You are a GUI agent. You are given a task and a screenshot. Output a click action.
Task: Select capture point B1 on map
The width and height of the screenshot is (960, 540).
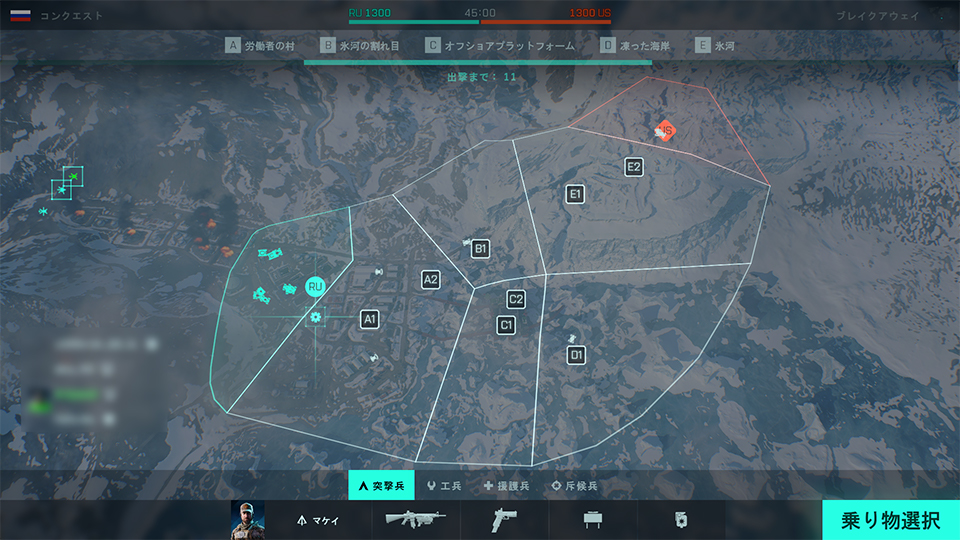481,248
